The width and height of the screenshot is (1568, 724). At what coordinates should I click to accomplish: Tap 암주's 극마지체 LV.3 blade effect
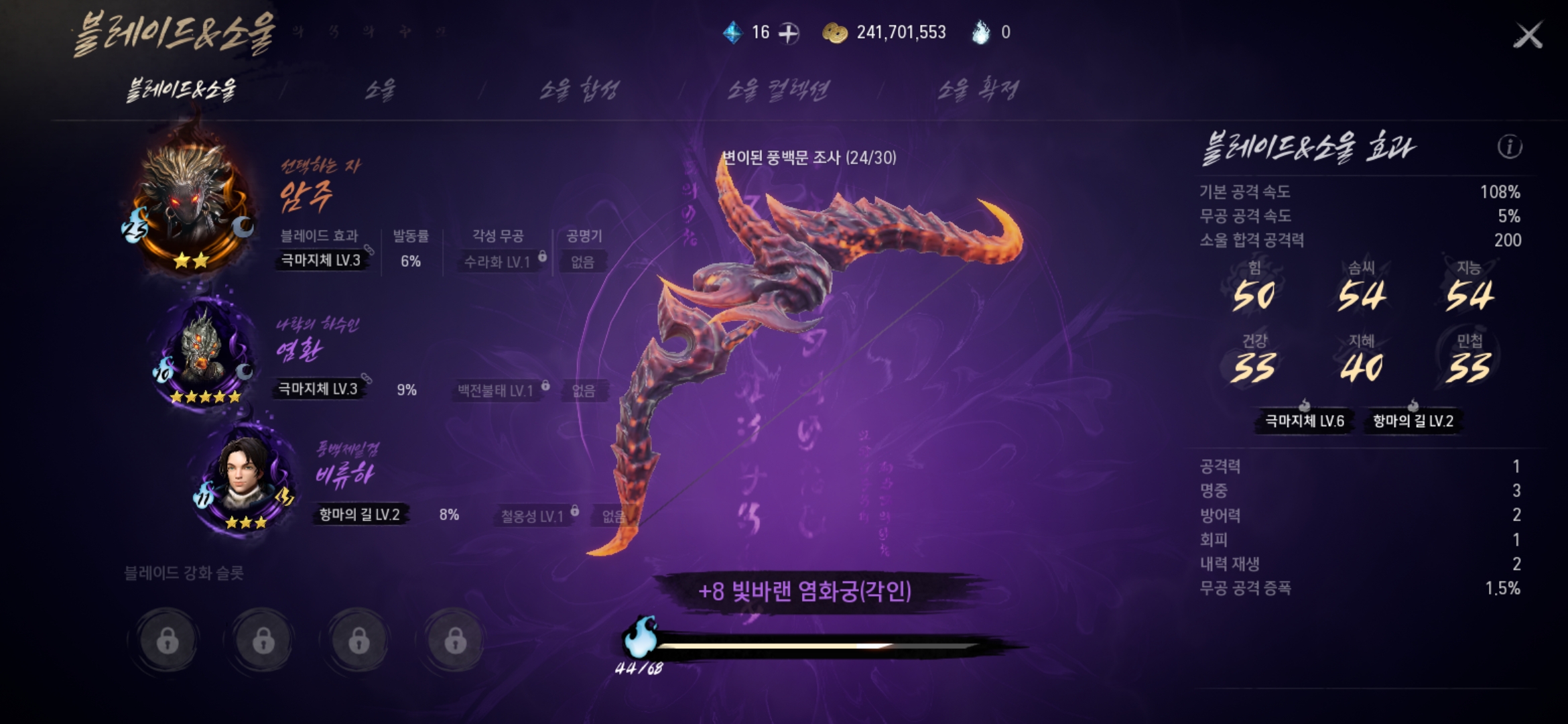321,261
